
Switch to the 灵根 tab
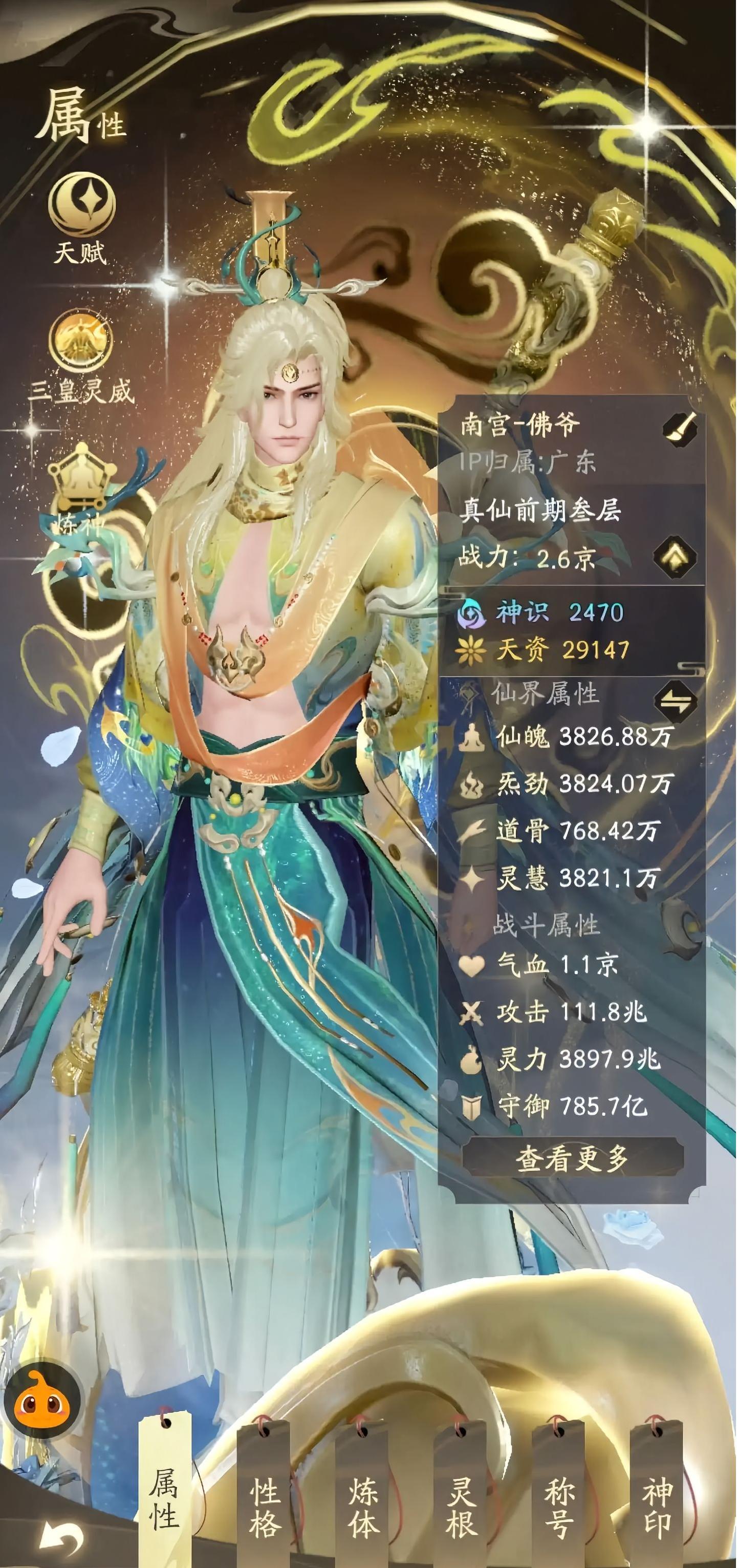[x=460, y=1503]
